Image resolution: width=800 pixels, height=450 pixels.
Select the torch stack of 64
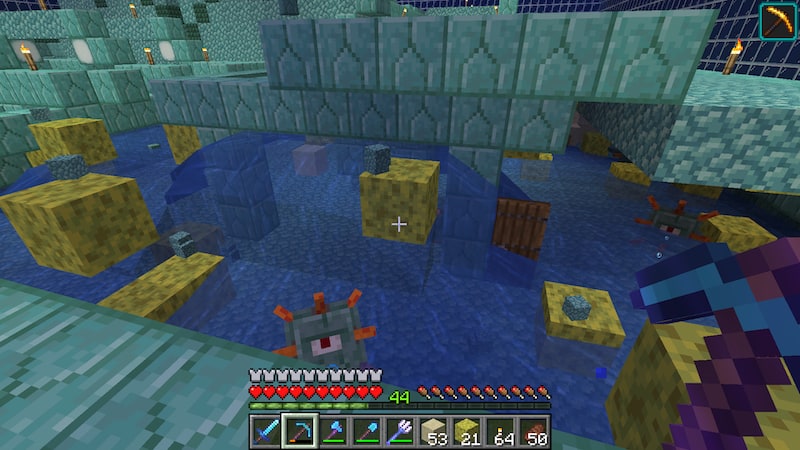pos(501,431)
